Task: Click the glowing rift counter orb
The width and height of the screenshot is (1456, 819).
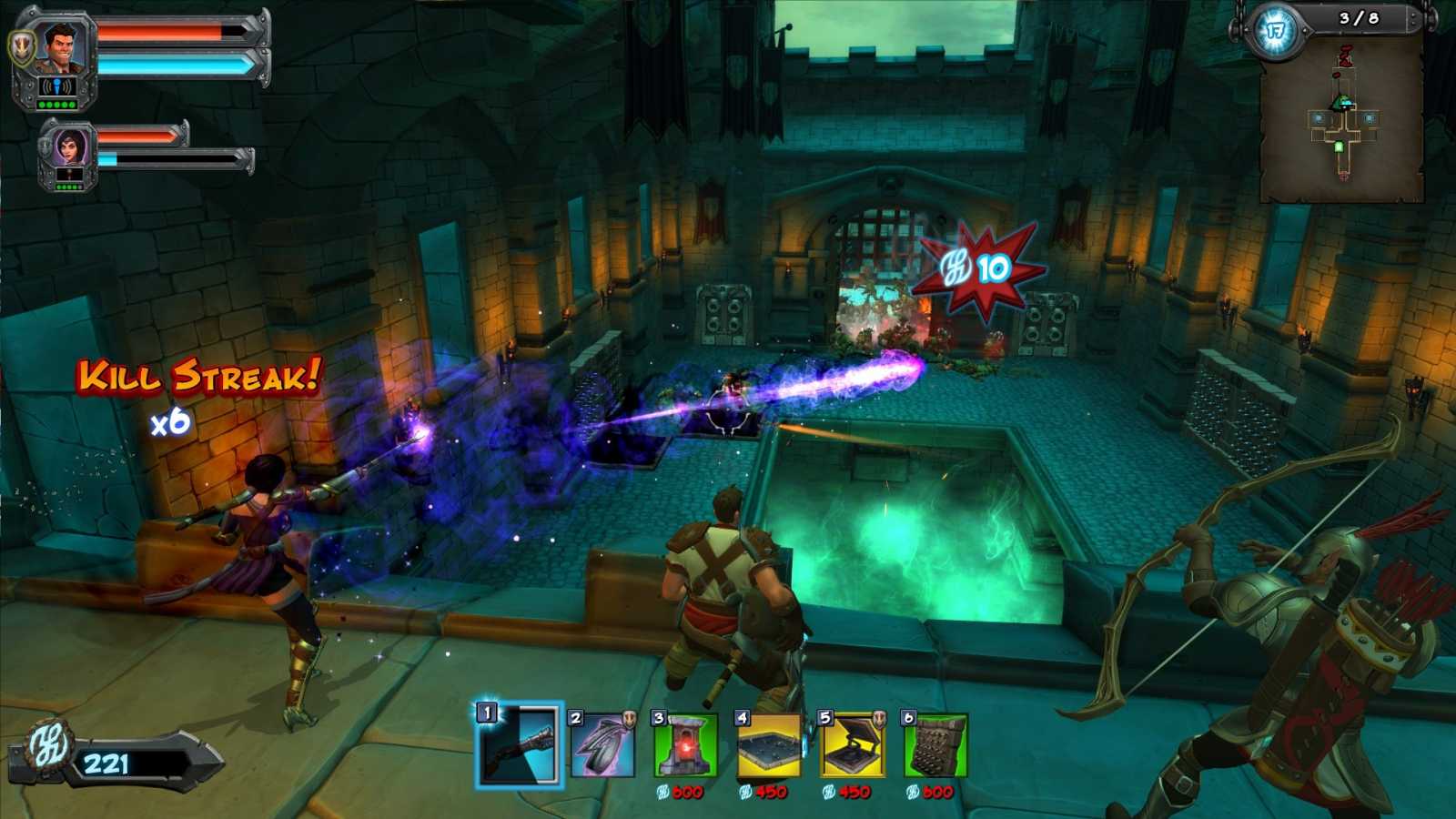Action: (1278, 27)
